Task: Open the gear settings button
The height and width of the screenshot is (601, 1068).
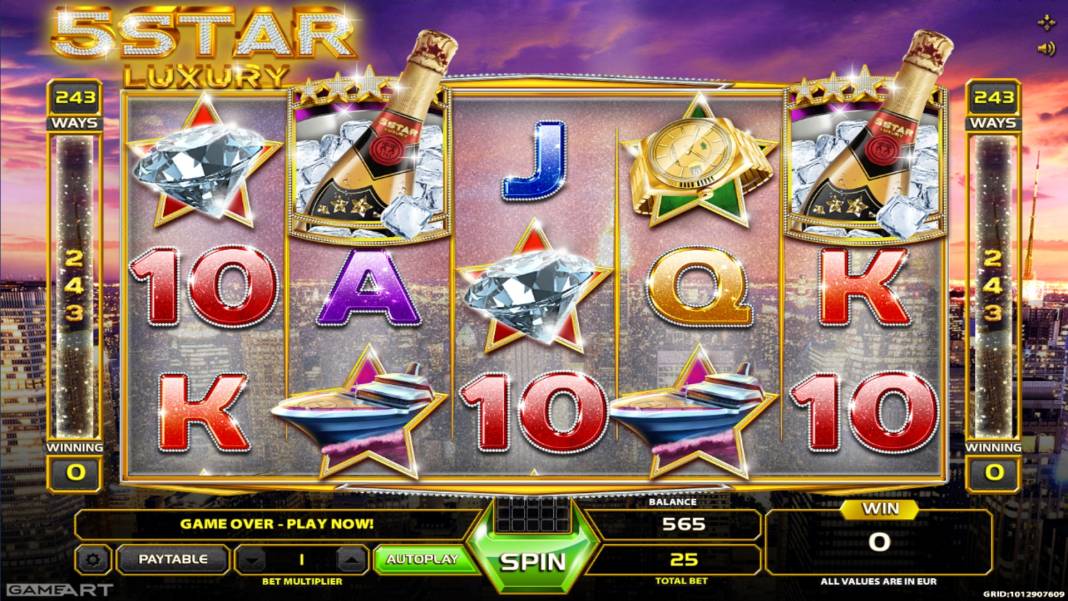Action: [x=94, y=559]
